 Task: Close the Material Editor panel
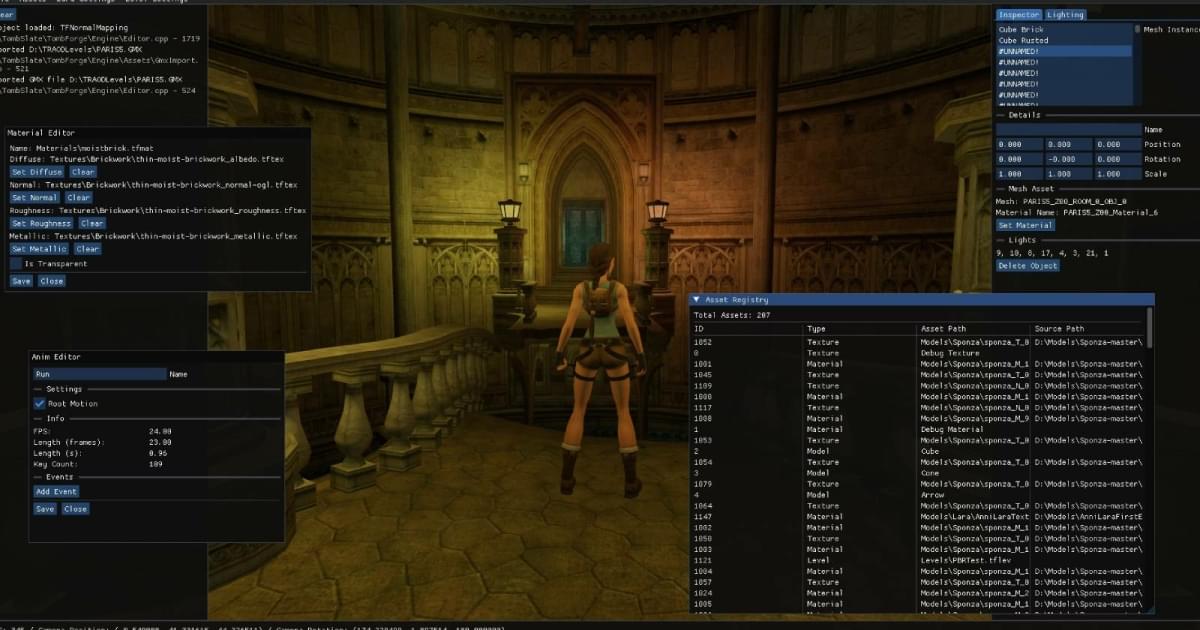click(x=51, y=281)
